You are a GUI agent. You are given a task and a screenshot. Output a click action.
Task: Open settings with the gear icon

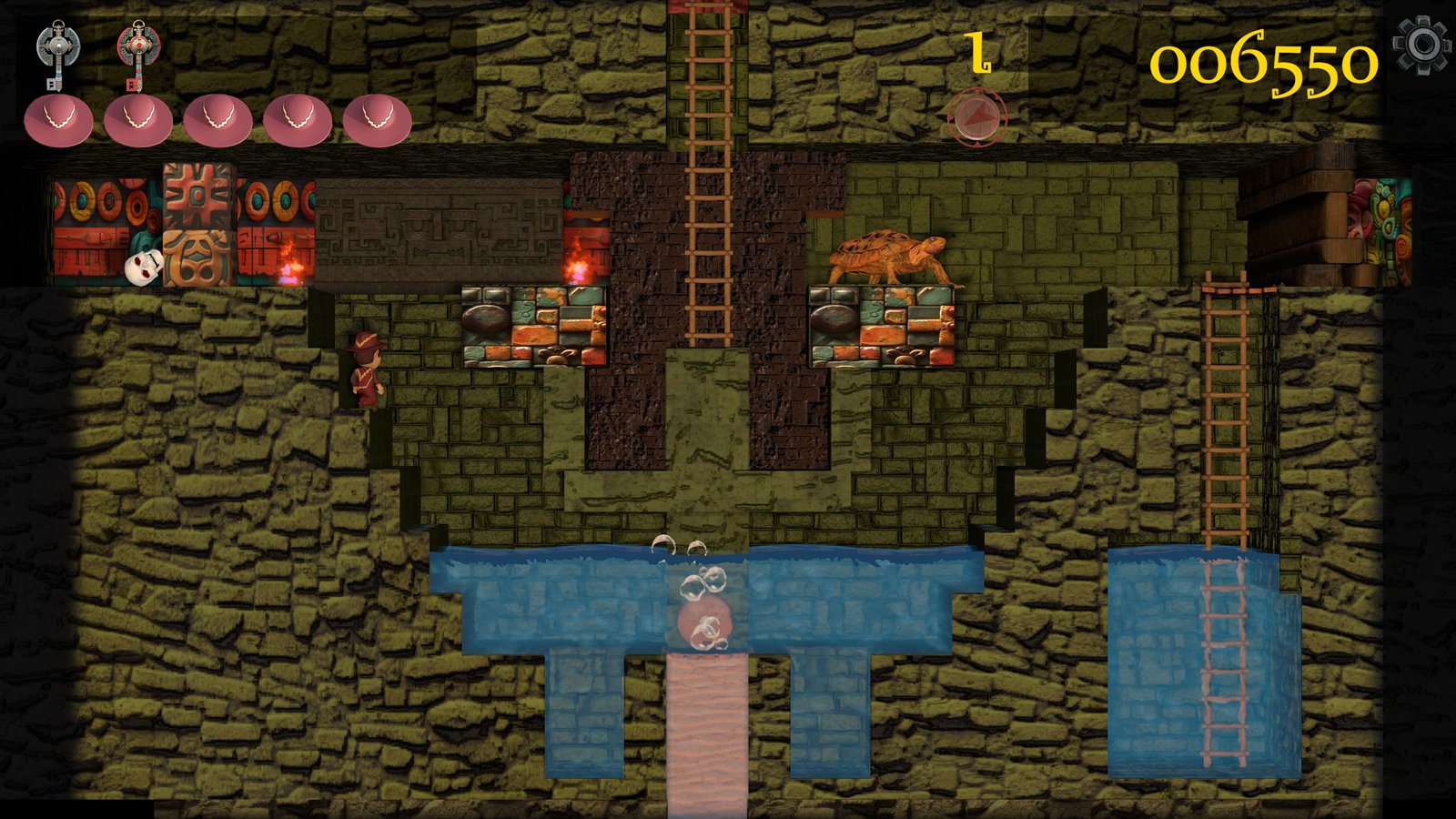(1421, 44)
